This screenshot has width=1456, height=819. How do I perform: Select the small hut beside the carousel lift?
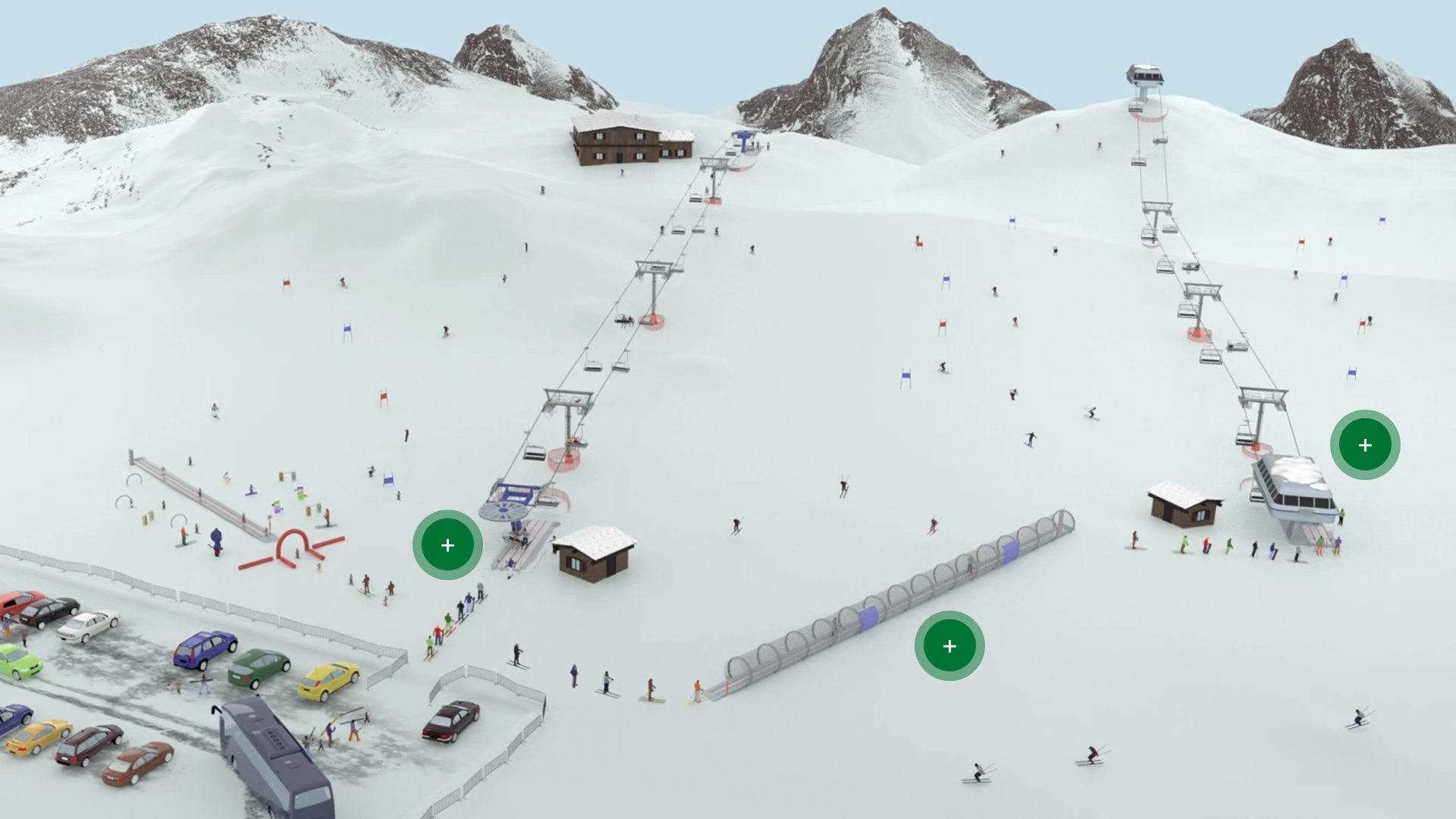click(x=595, y=557)
